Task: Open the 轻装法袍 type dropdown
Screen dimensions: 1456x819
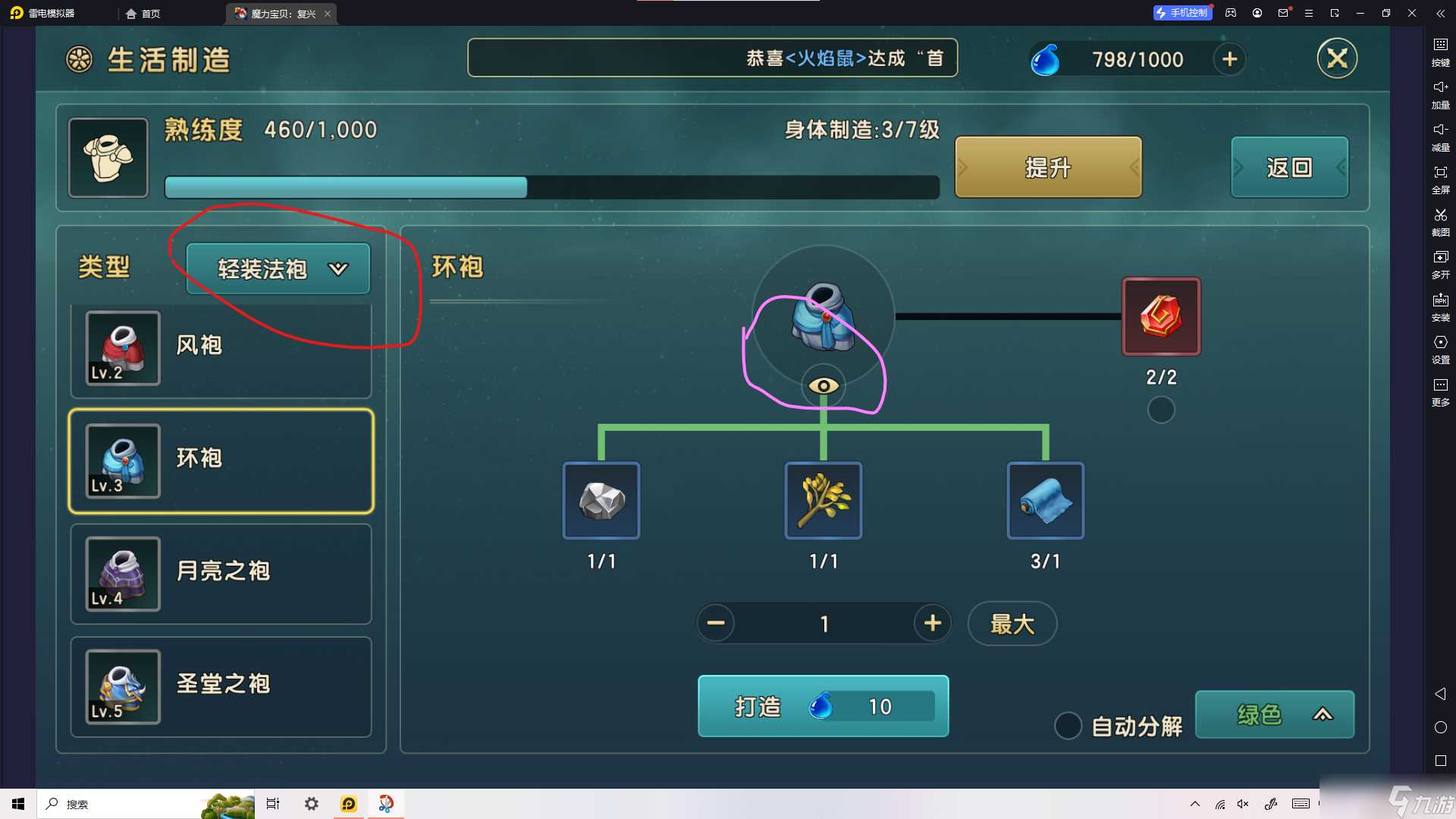Action: 277,268
